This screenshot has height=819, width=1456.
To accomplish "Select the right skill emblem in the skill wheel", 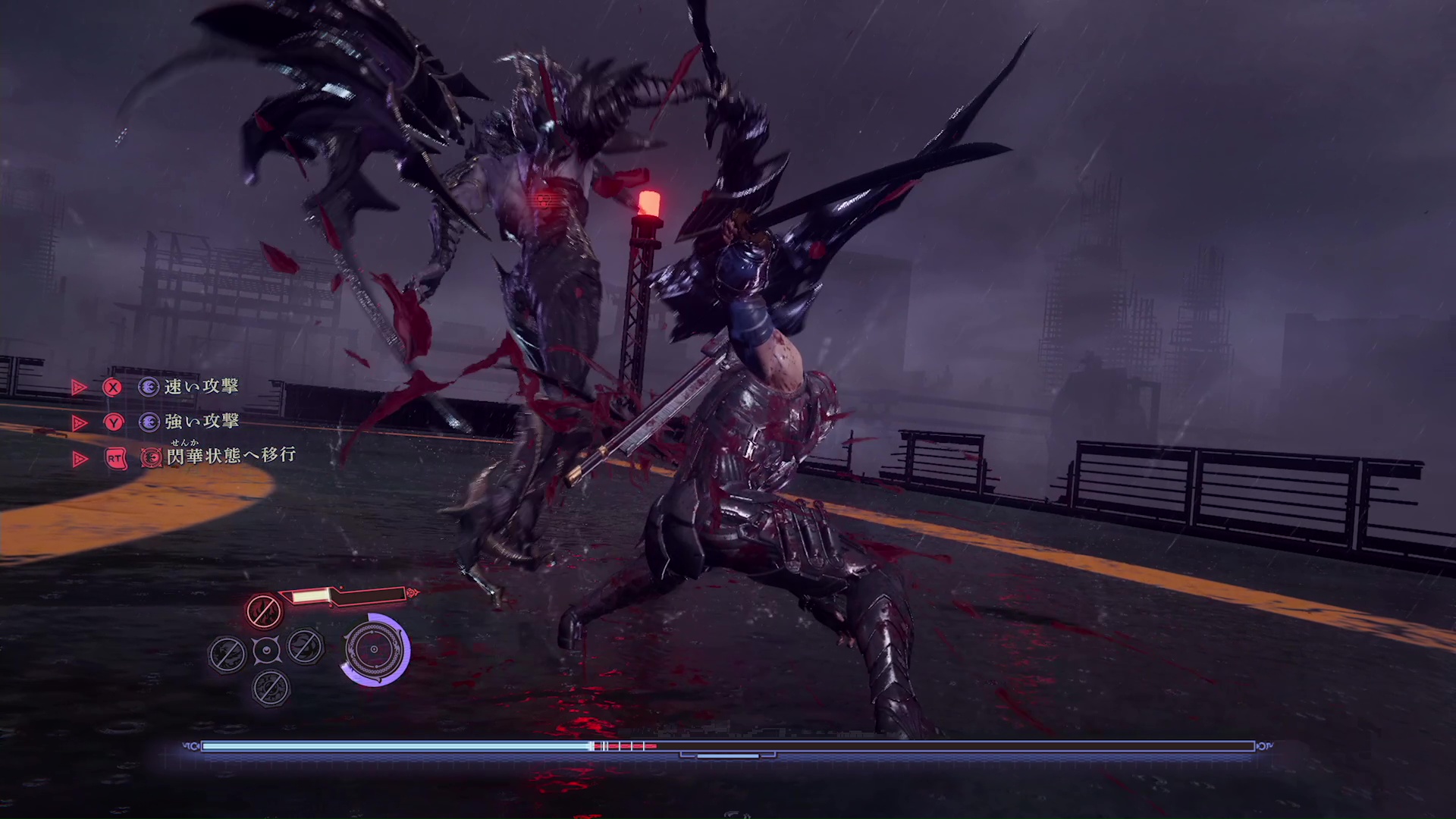I will click(x=306, y=648).
